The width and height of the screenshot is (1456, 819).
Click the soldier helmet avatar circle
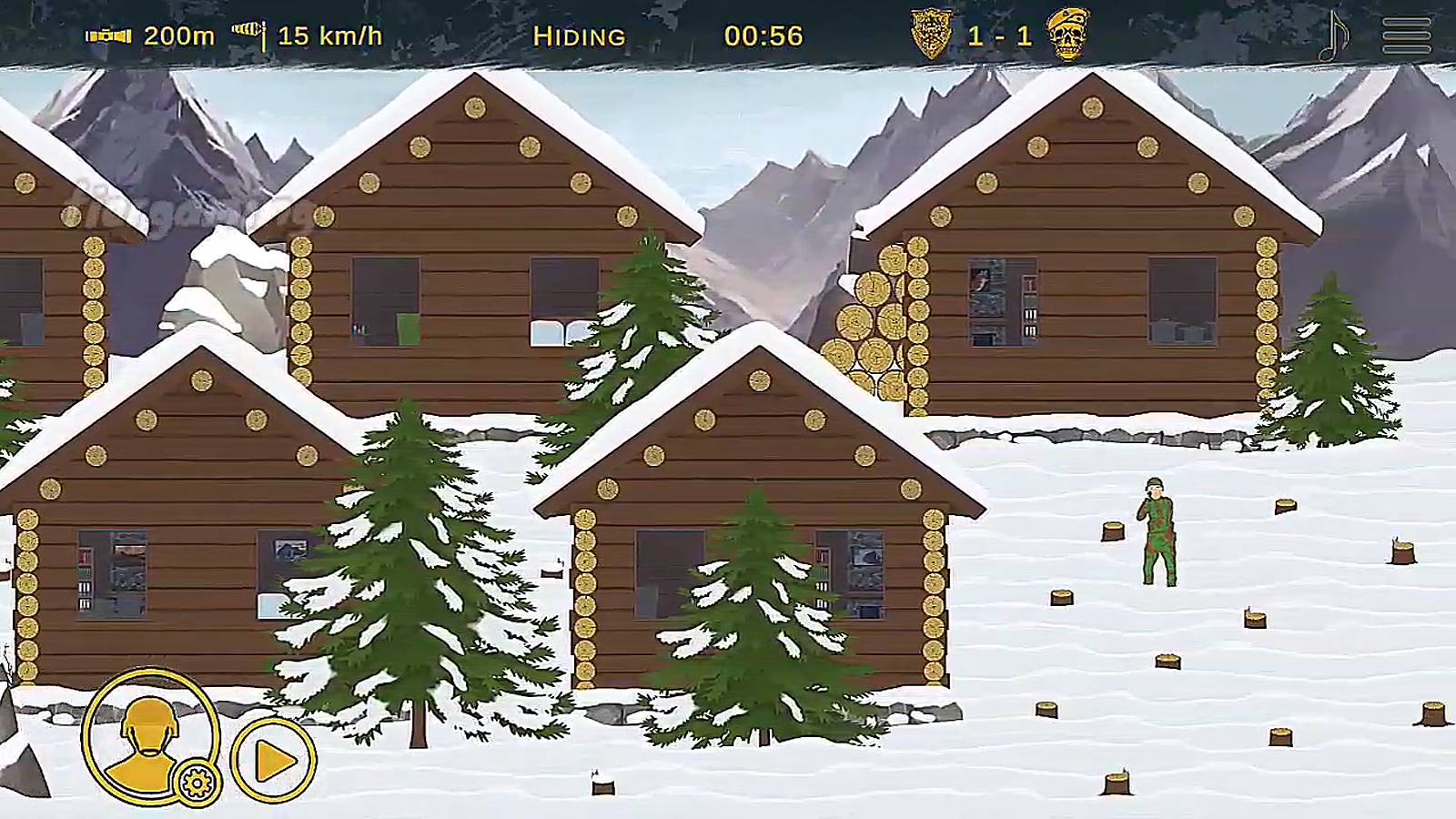pos(148,739)
